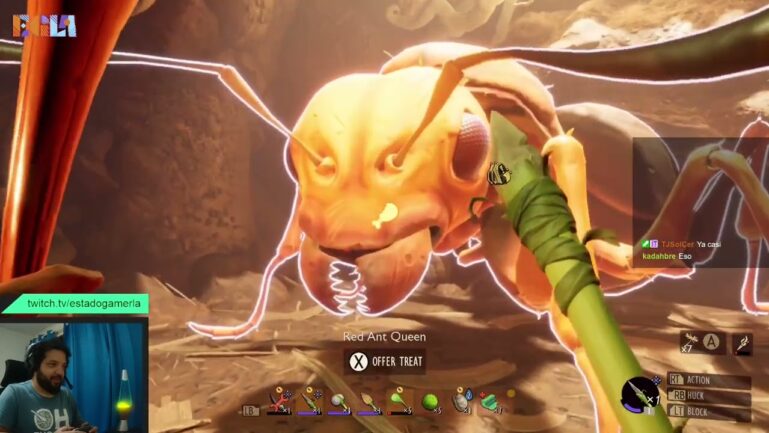Image resolution: width=769 pixels, height=433 pixels.
Task: Select the red tool hotbar slot
Action: point(277,402)
